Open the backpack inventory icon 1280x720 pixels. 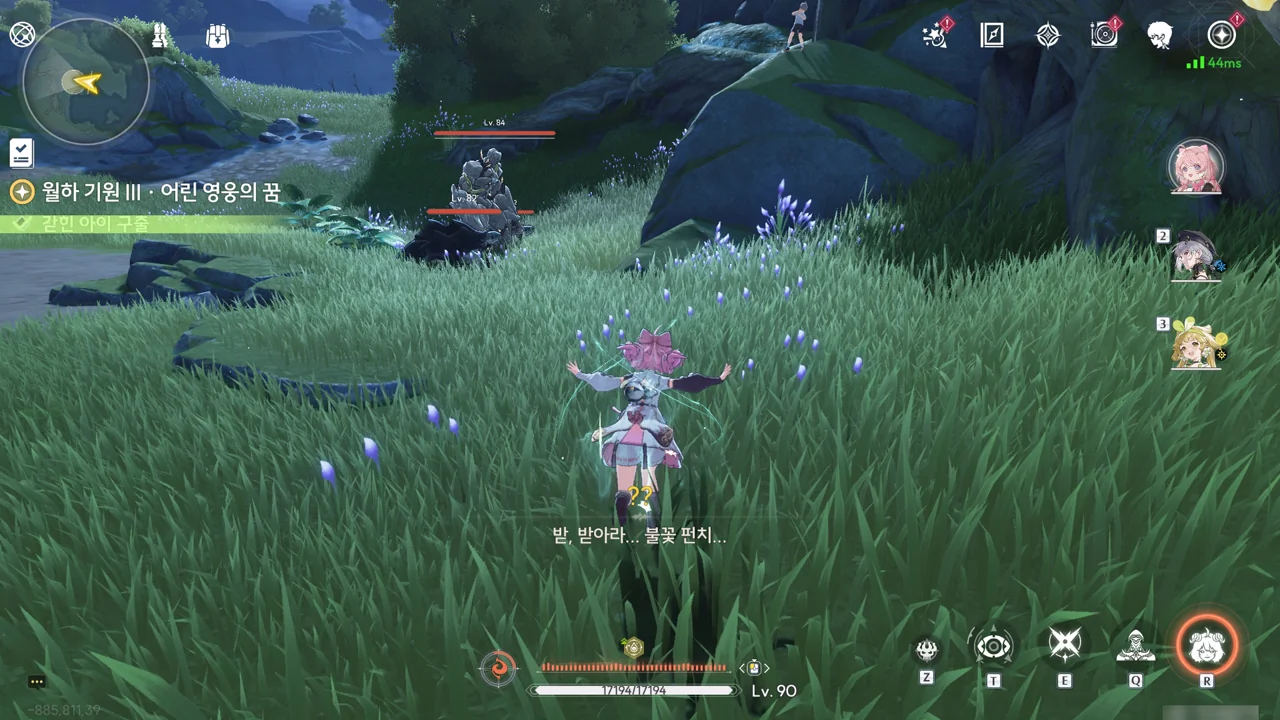tap(217, 37)
